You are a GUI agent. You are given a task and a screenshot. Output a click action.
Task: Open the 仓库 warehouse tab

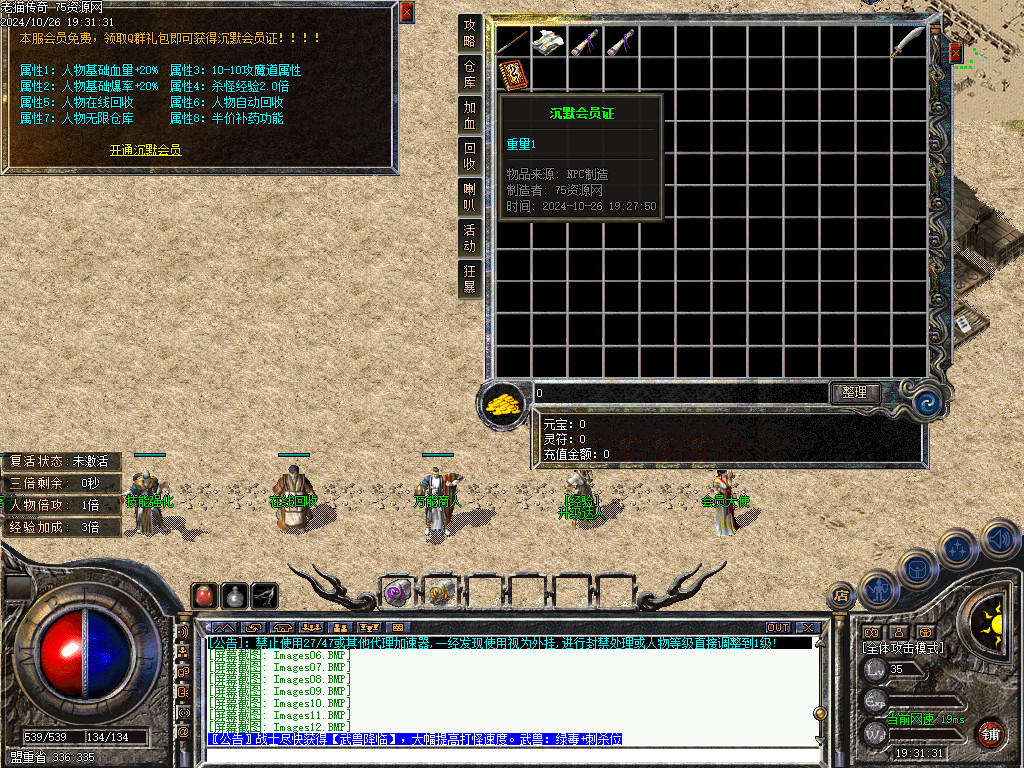[x=469, y=75]
